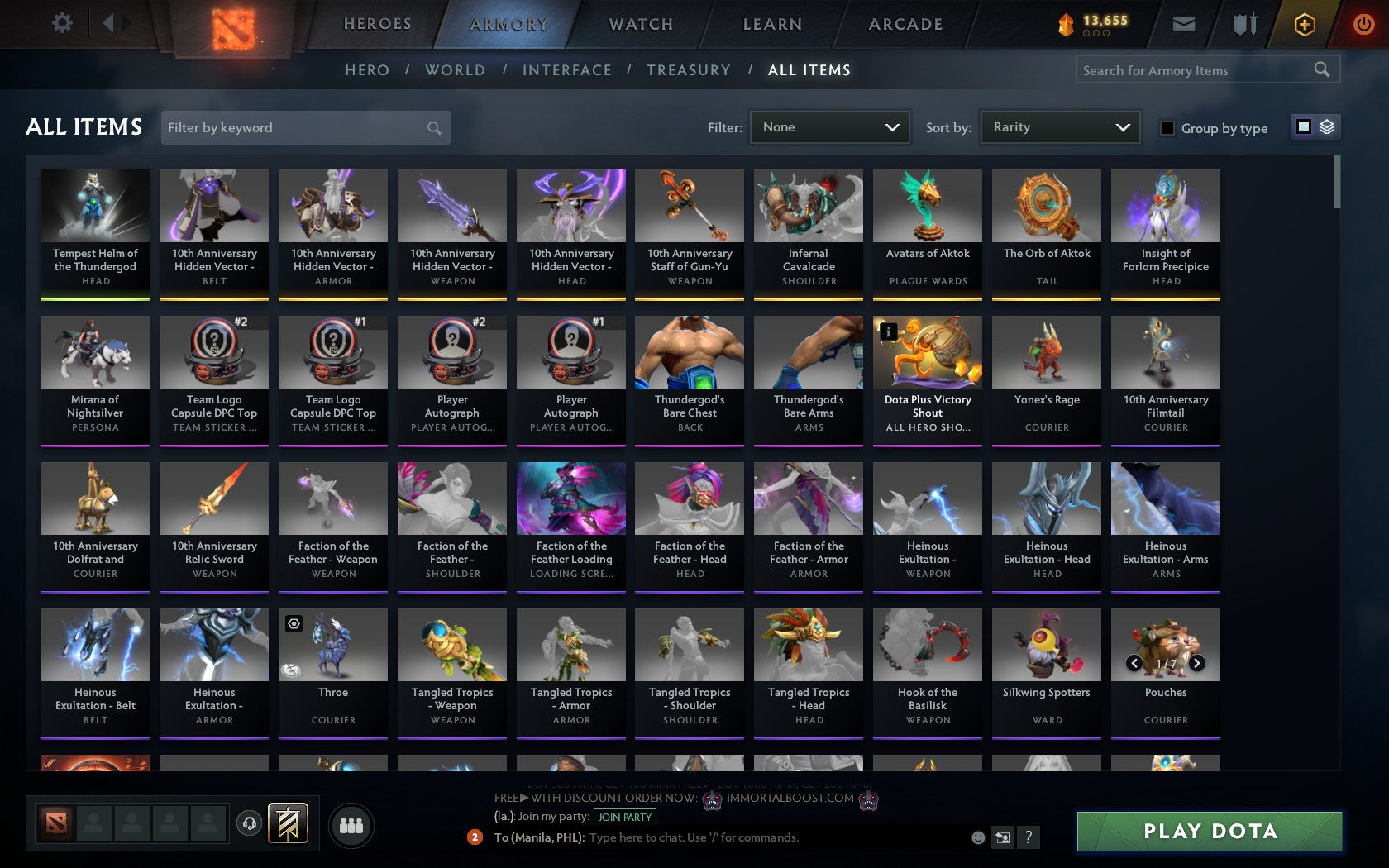
Task: Click right arrow on Pouches item pager
Action: coord(1197,662)
